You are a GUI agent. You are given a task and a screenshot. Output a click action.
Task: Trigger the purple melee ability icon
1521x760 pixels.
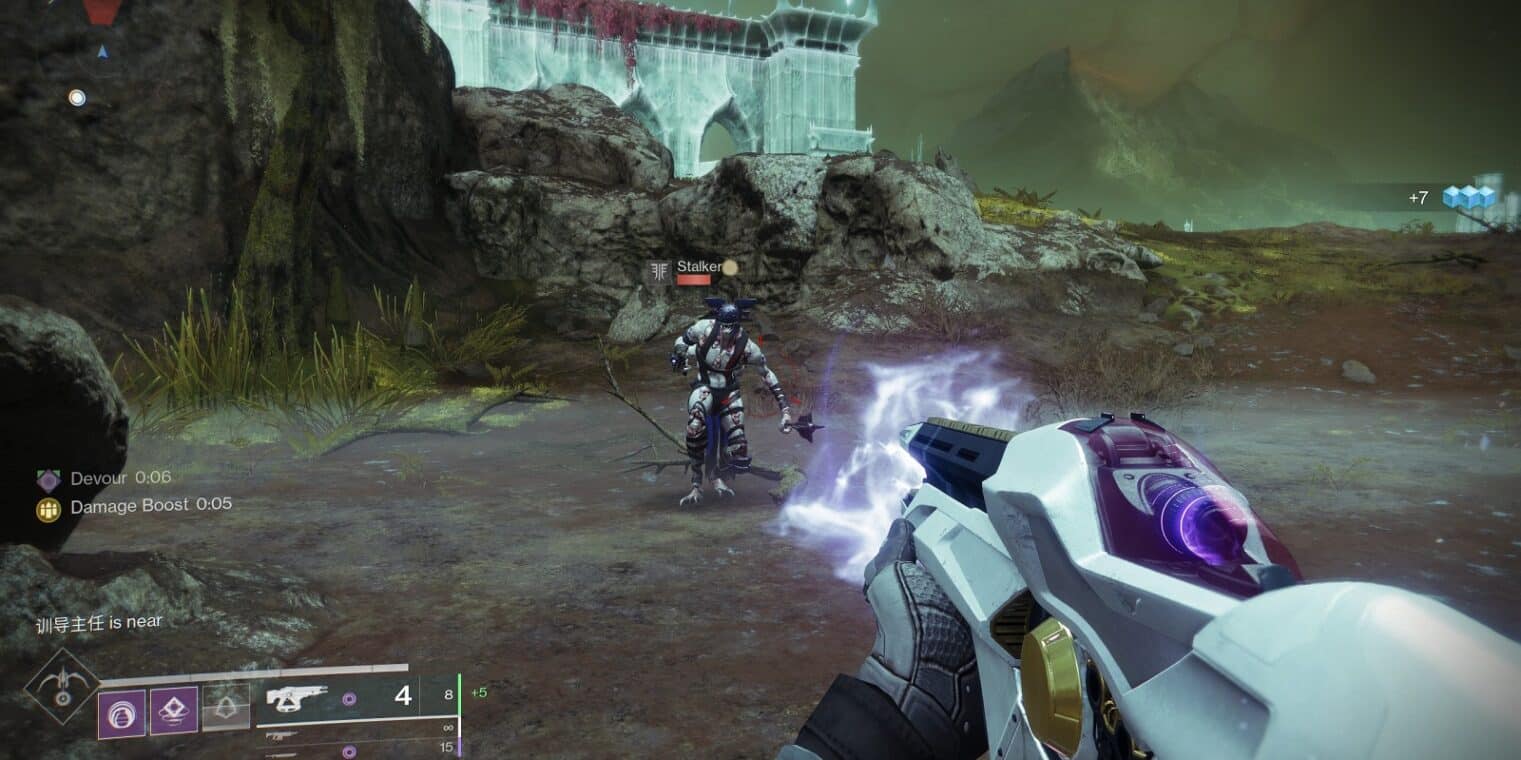point(173,711)
